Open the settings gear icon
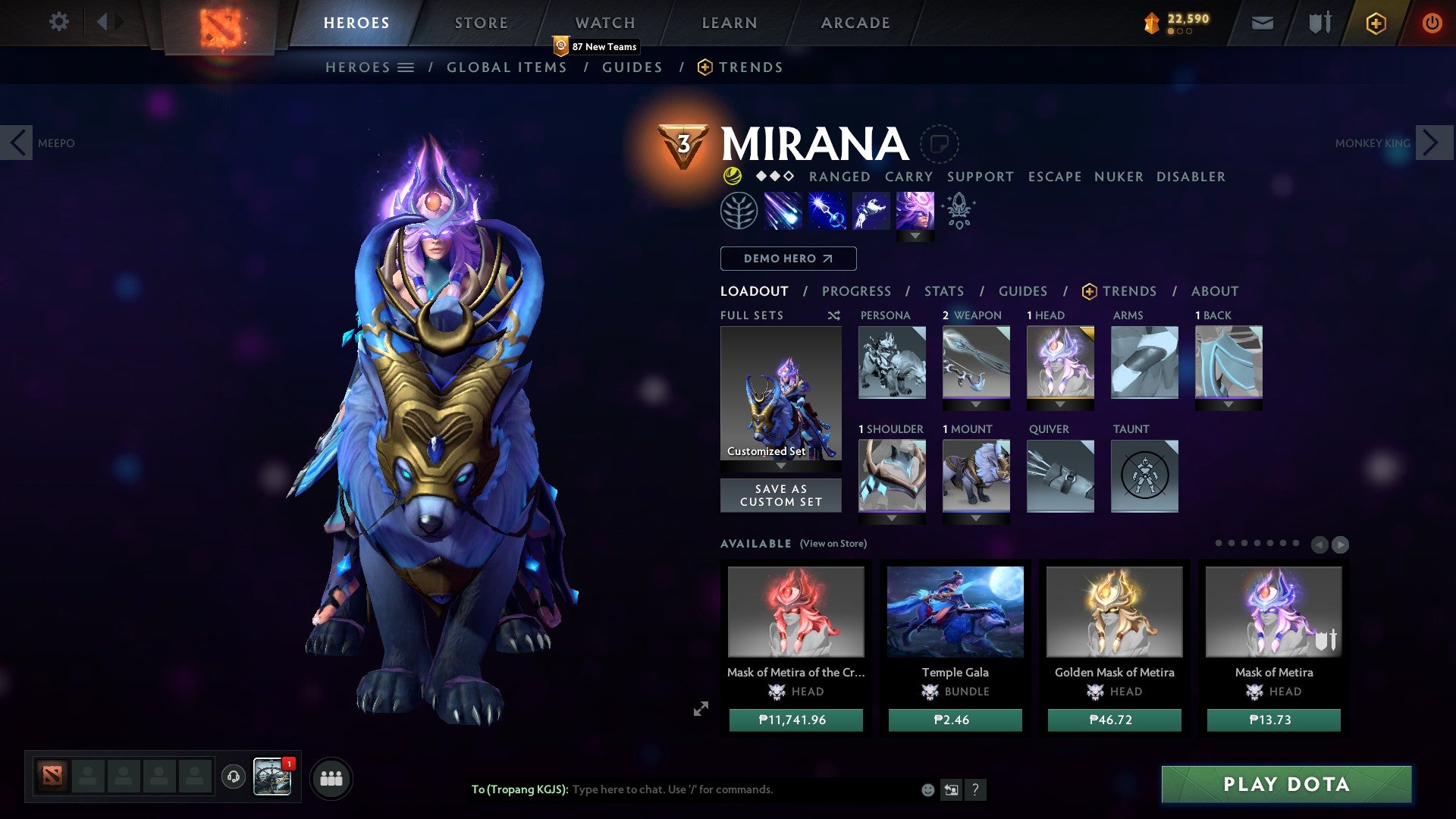This screenshot has width=1456, height=819. [x=58, y=22]
